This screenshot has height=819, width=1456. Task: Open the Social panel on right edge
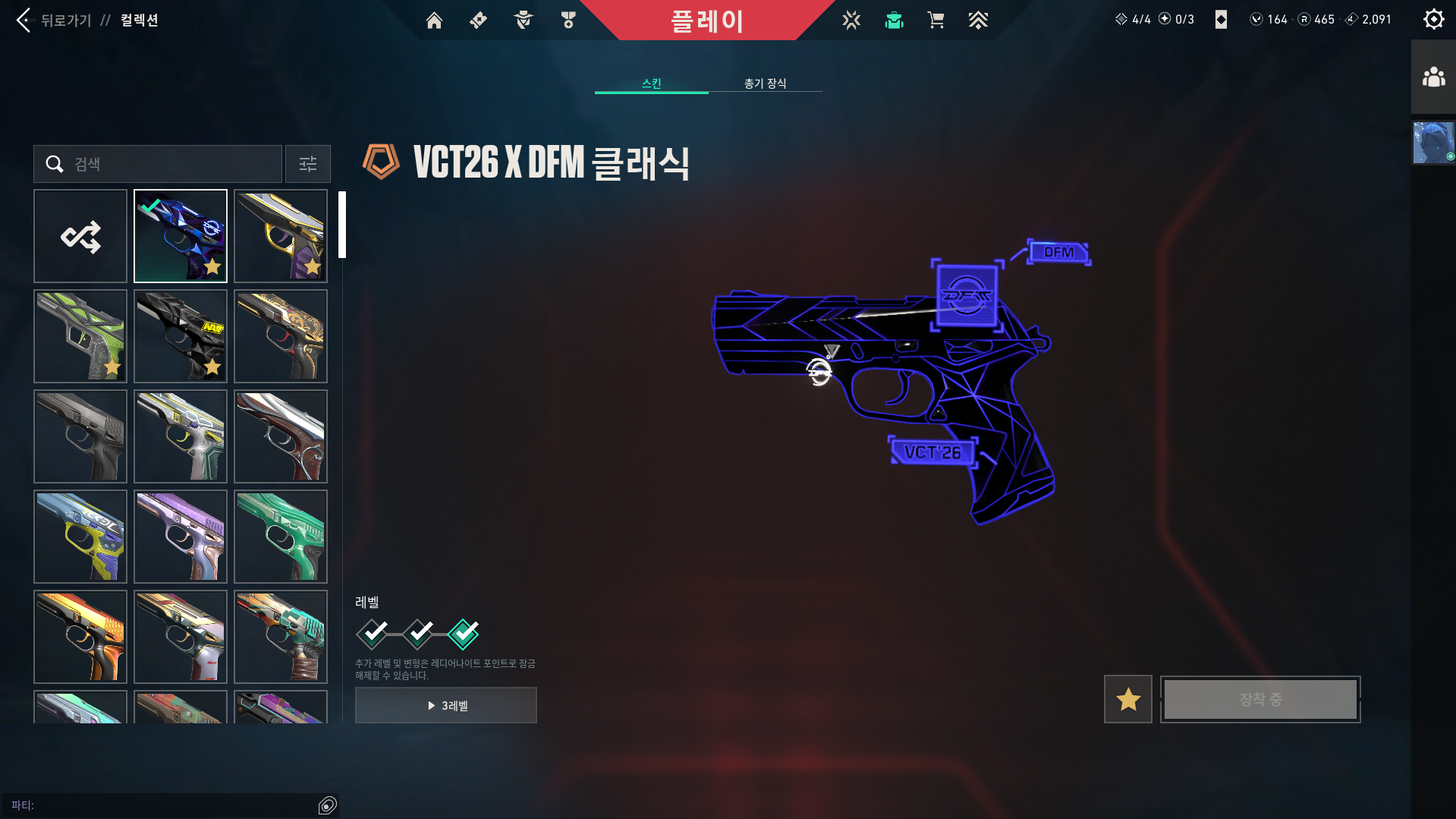point(1433,76)
